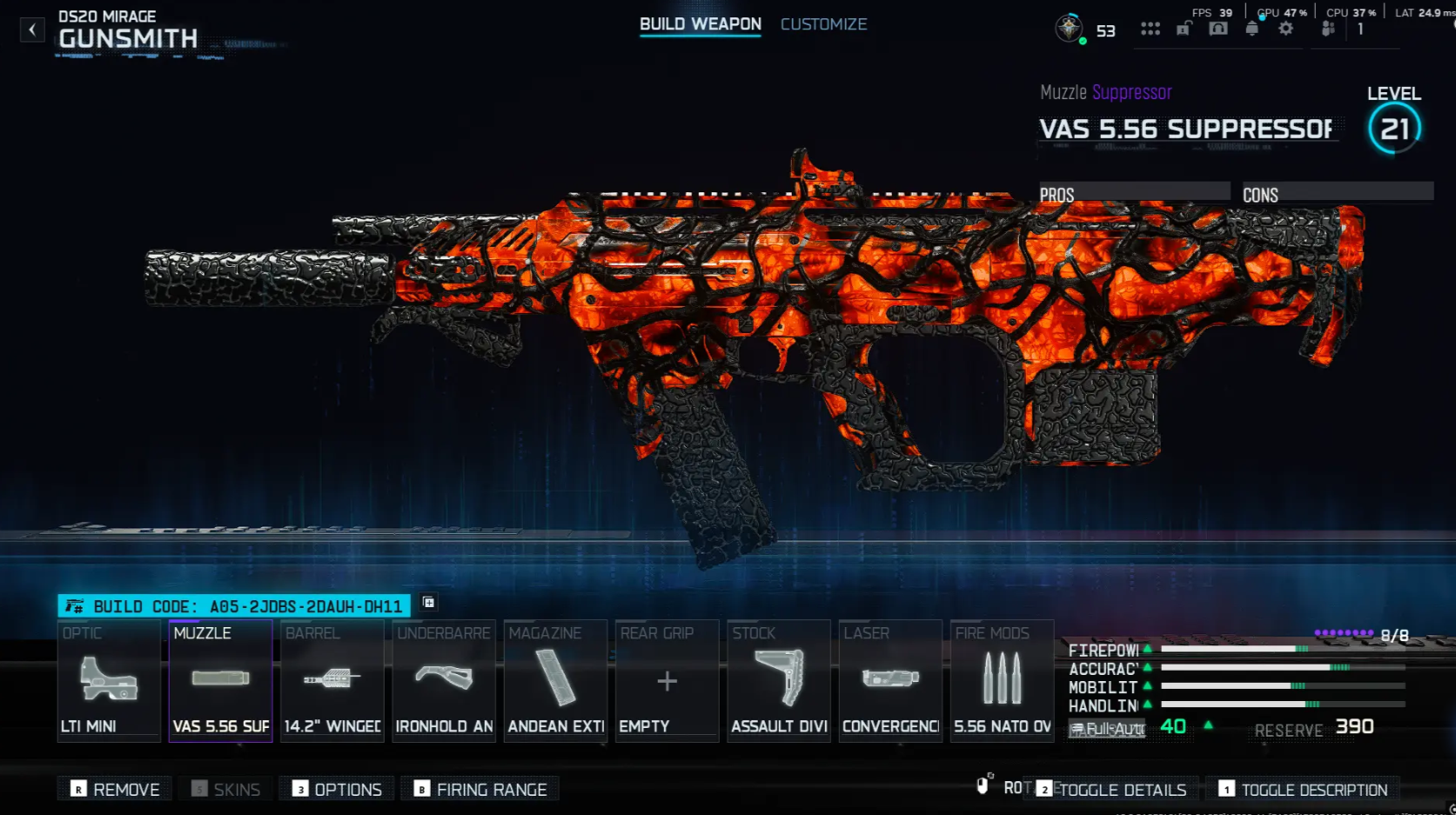Switch to the BUILD WEAPON tab
This screenshot has height=815, width=1456.
coord(699,24)
